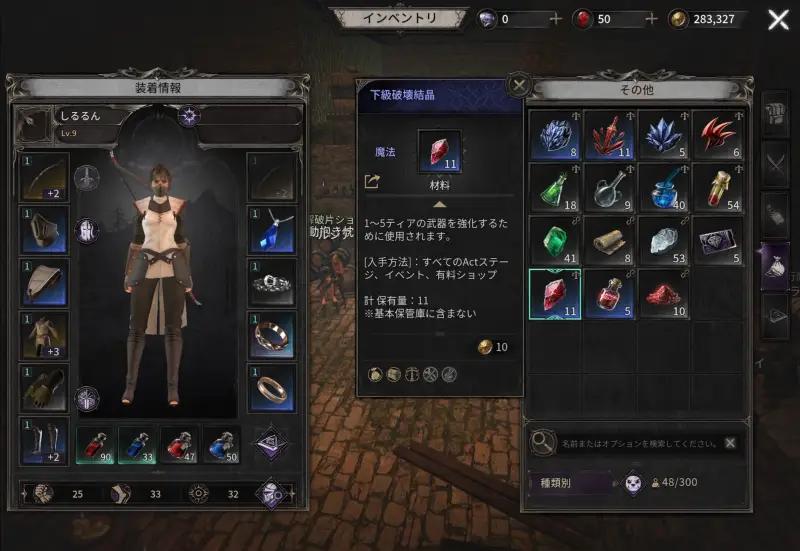
Task: Select the equipped bow weapon slot with +2
Action: tap(44, 176)
